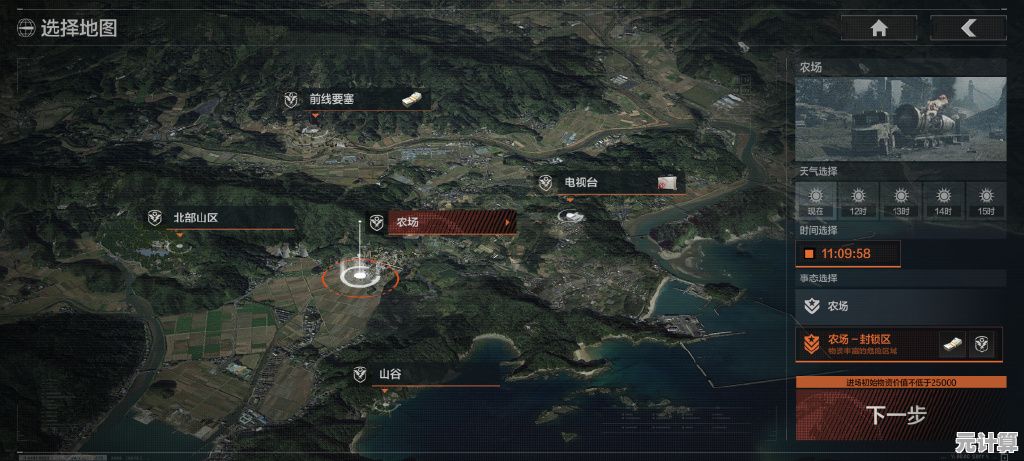The width and height of the screenshot is (1024, 461).
Task: Select the 现在 weather slot
Action: pyautogui.click(x=815, y=199)
